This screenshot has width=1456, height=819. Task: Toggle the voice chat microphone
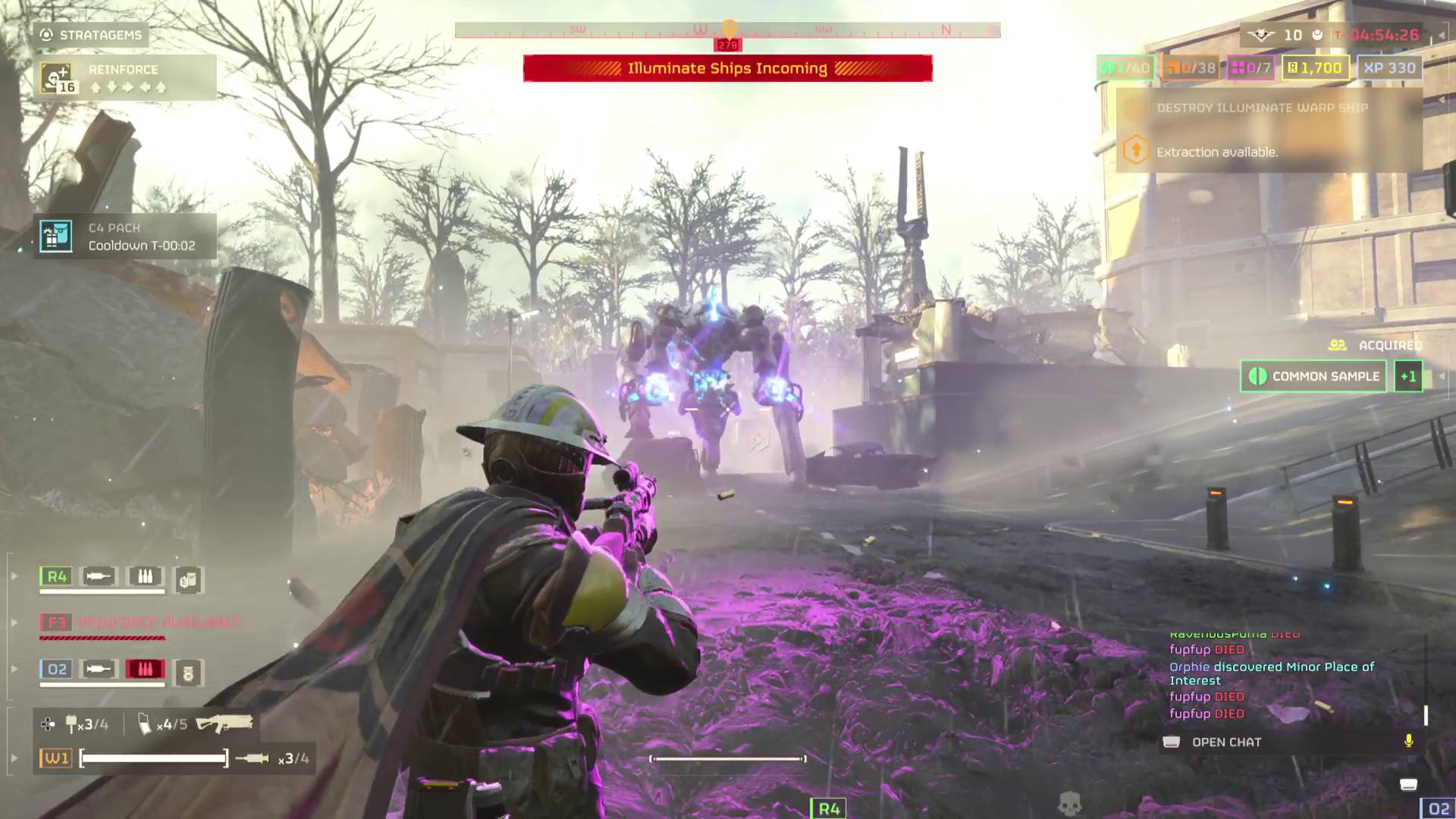coord(1409,742)
